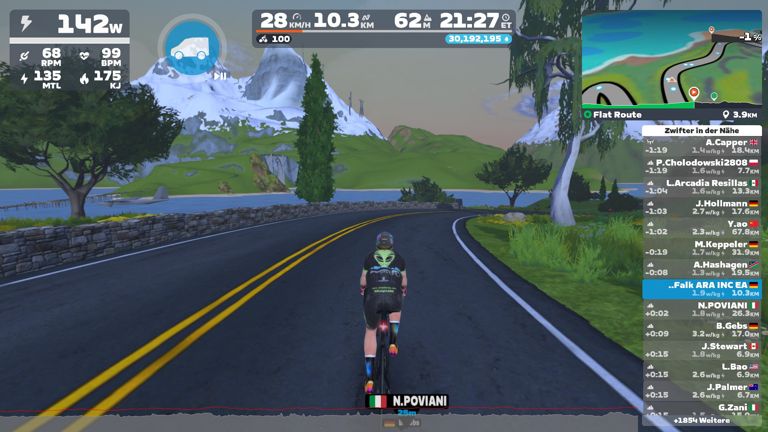Select rider Y.ao in the list
Screen dimensions: 768x432
pyautogui.click(x=702, y=228)
